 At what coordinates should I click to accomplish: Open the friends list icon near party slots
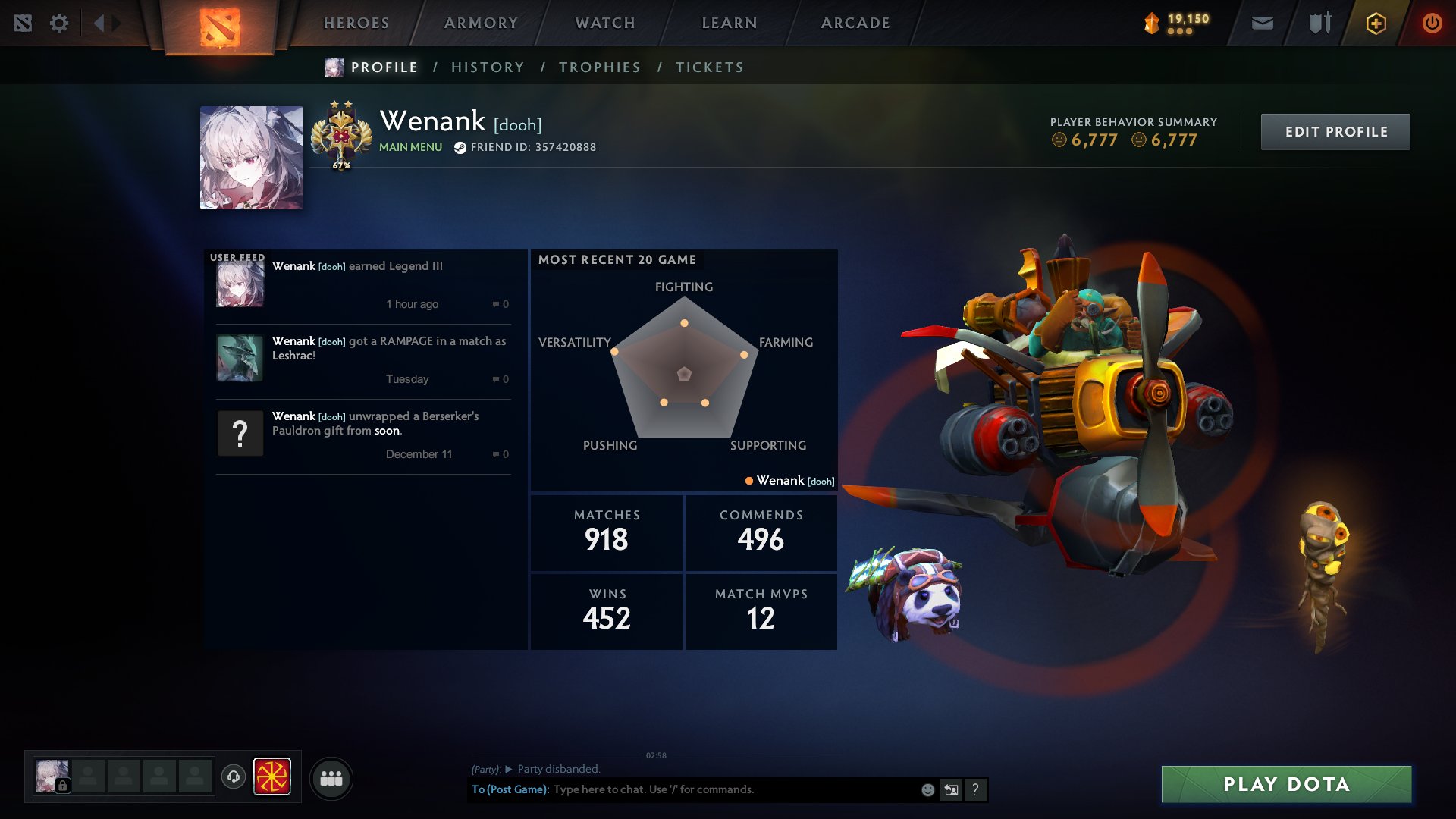click(x=331, y=777)
